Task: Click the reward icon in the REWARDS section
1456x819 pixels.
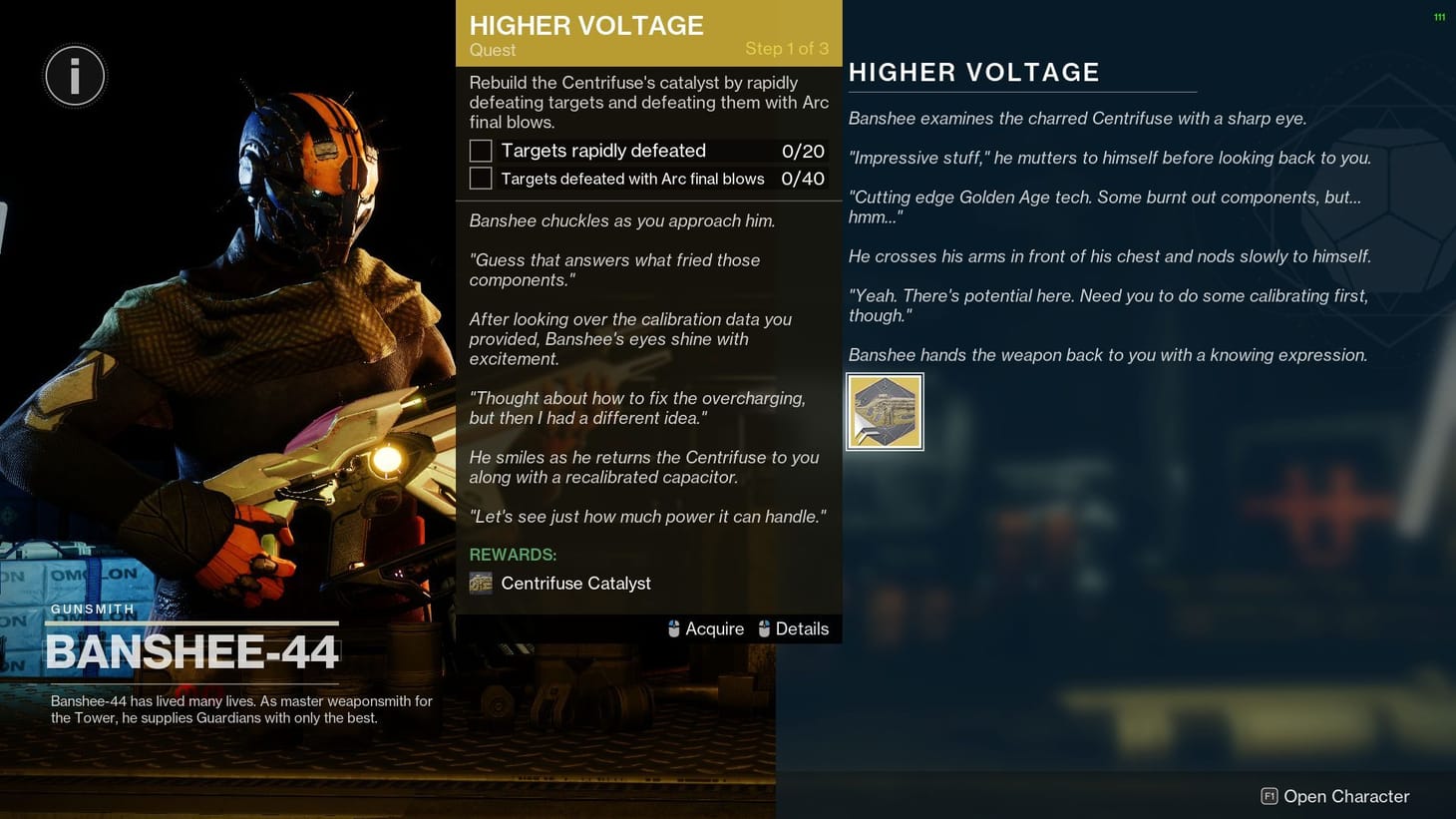Action: pos(481,583)
